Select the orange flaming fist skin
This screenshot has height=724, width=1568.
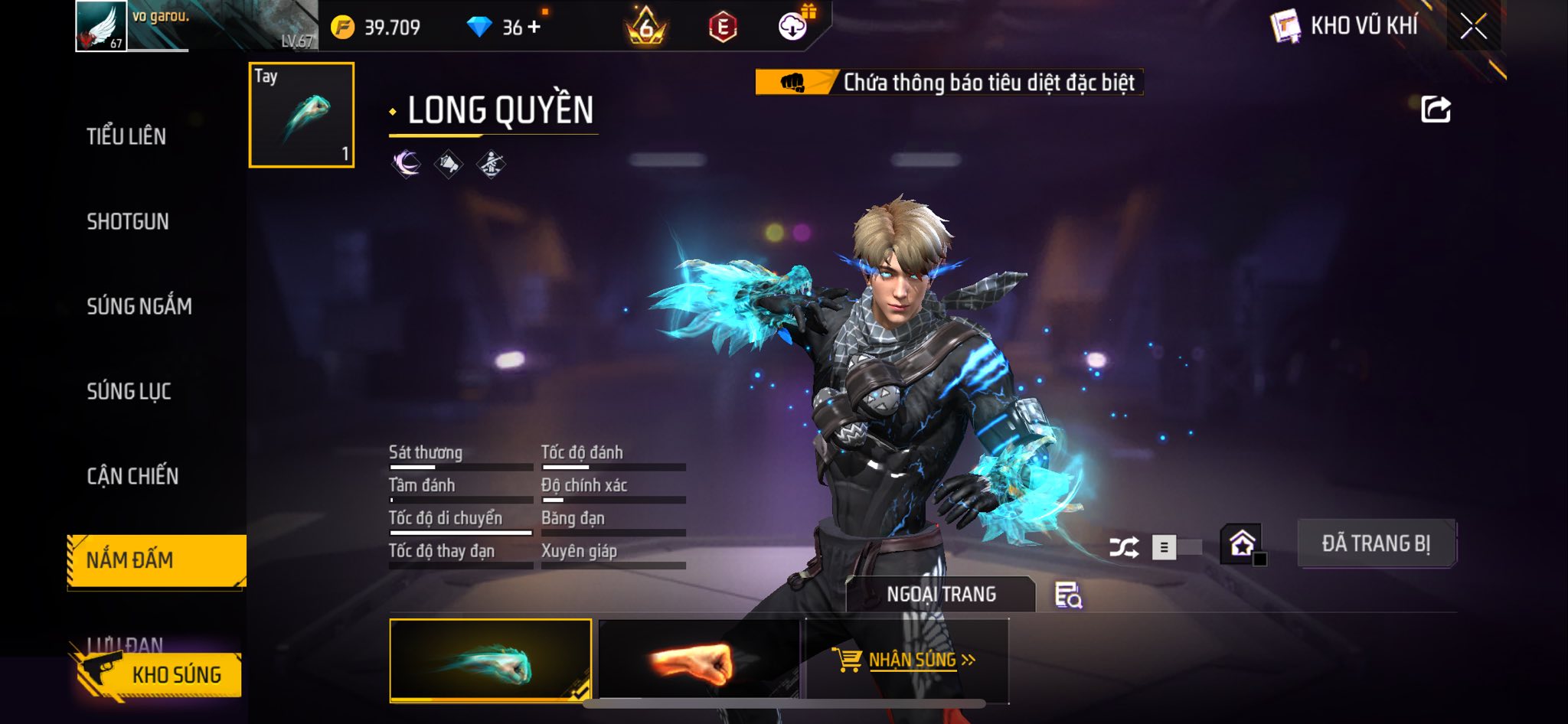tap(698, 661)
